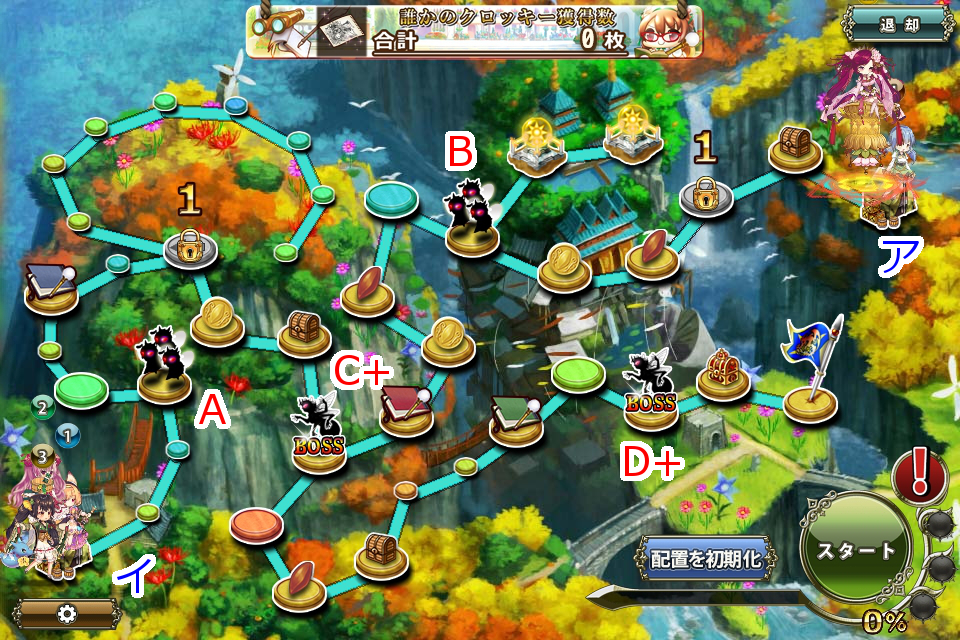This screenshot has height=640, width=960.
Task: Select the large red oval node
Action: tap(257, 523)
